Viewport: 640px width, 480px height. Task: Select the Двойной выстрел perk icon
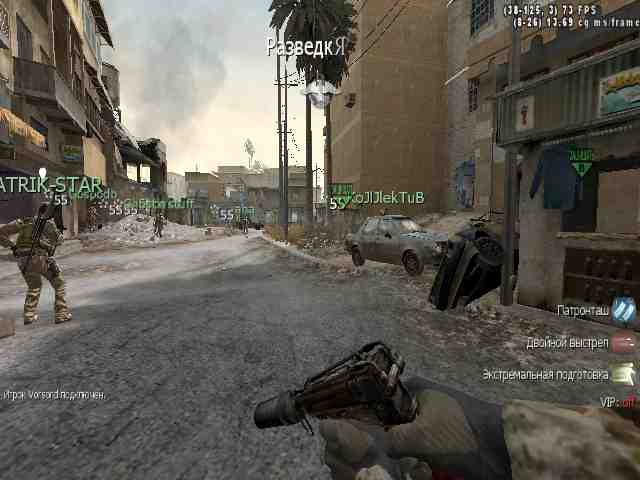[x=624, y=343]
